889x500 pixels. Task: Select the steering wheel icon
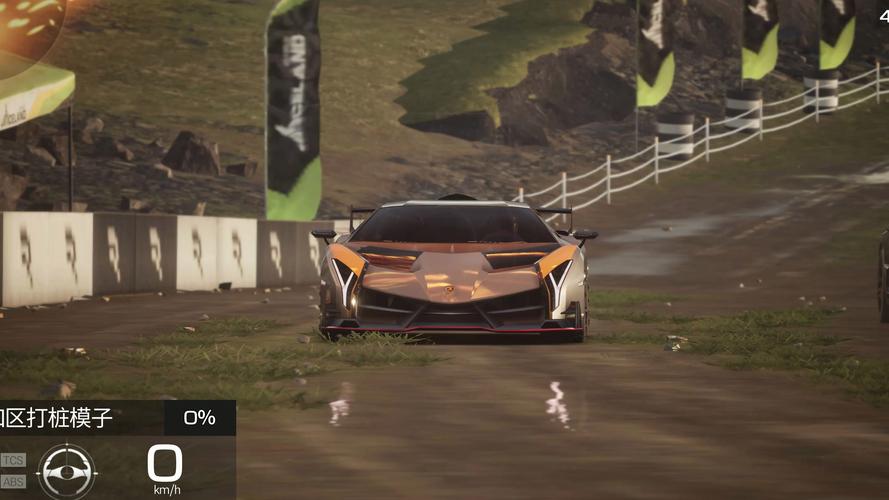(66, 470)
